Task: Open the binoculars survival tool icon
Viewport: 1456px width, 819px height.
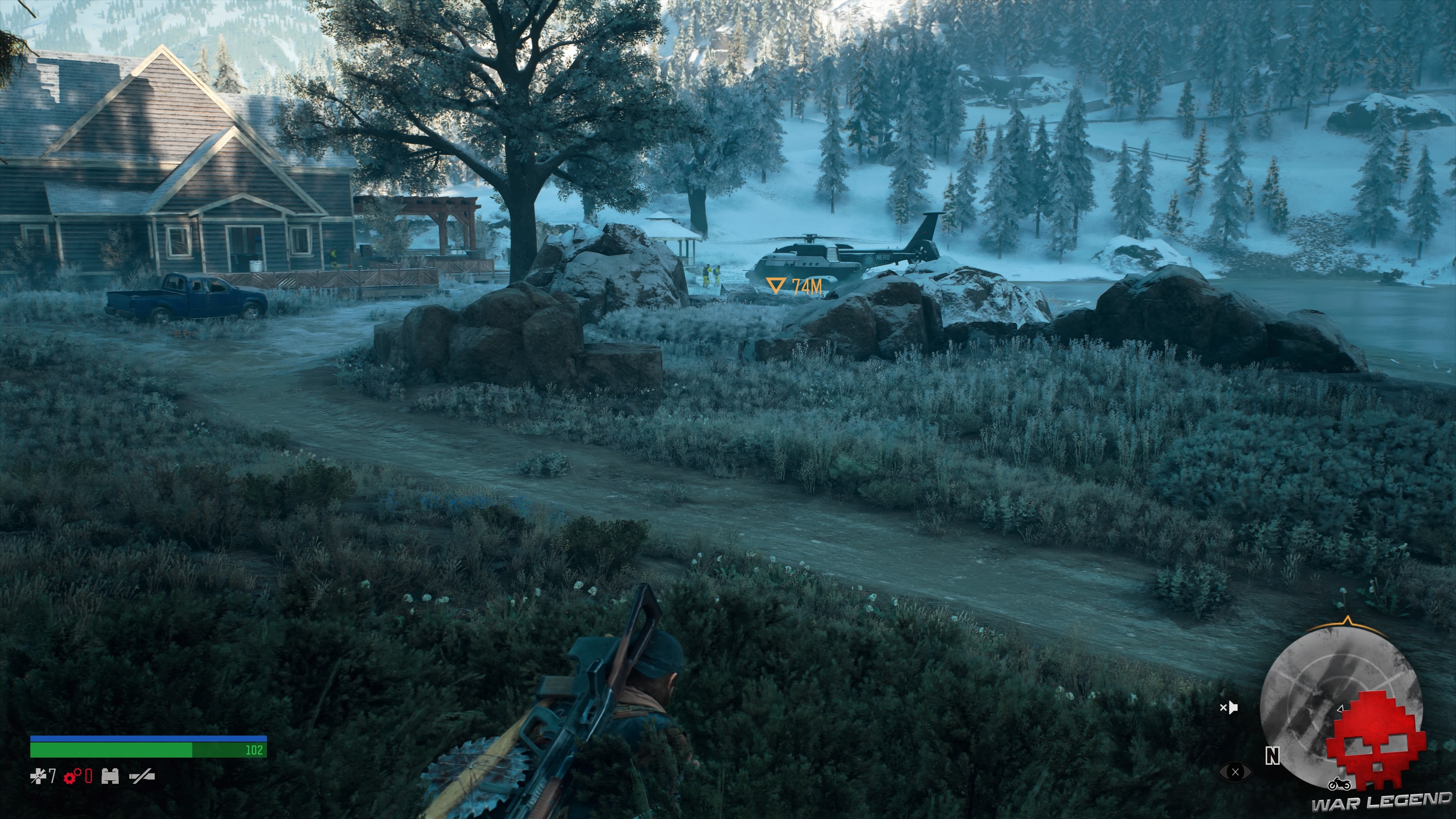Action: [x=110, y=777]
